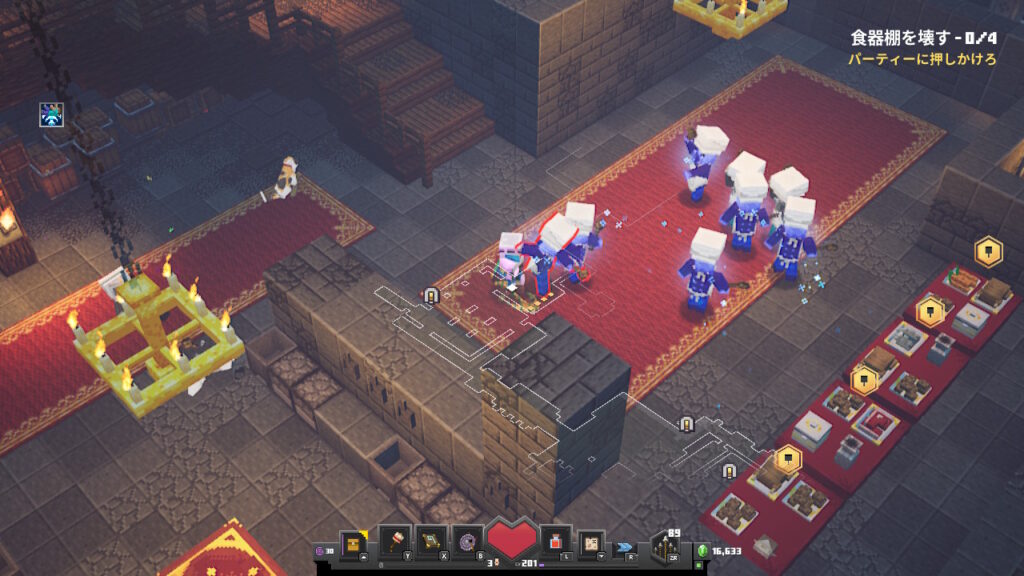Select the arrow quiver slot

coord(664,548)
